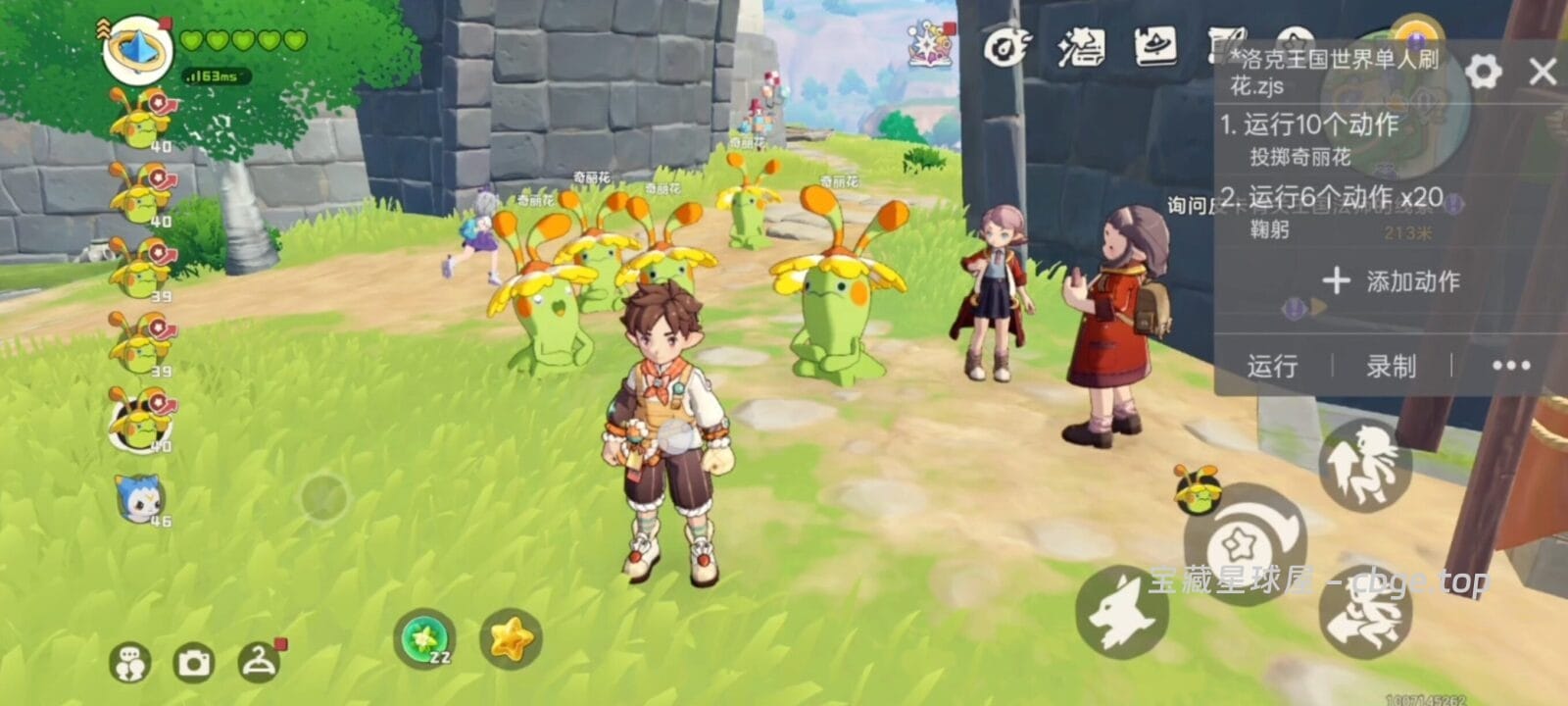Add a new action with 添加动作
Screen dimensions: 1568x706
[x=1391, y=281]
